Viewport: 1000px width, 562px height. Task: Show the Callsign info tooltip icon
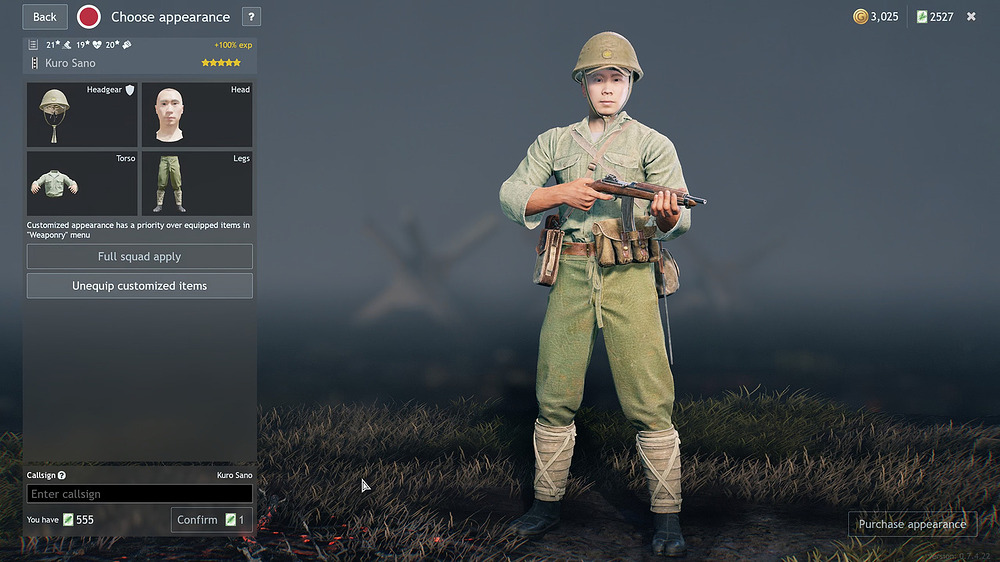point(62,476)
